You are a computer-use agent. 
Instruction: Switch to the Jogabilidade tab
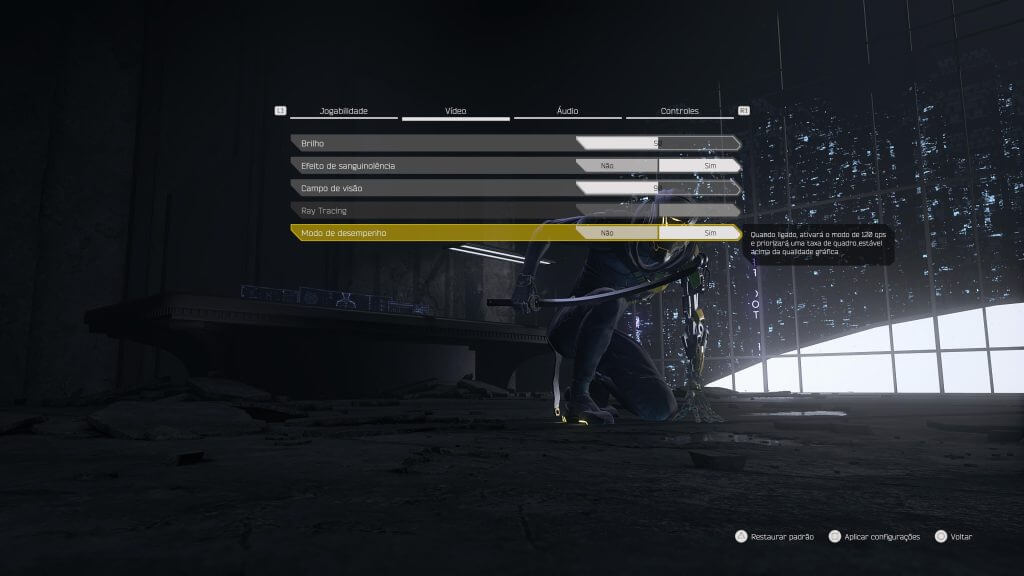tap(344, 111)
